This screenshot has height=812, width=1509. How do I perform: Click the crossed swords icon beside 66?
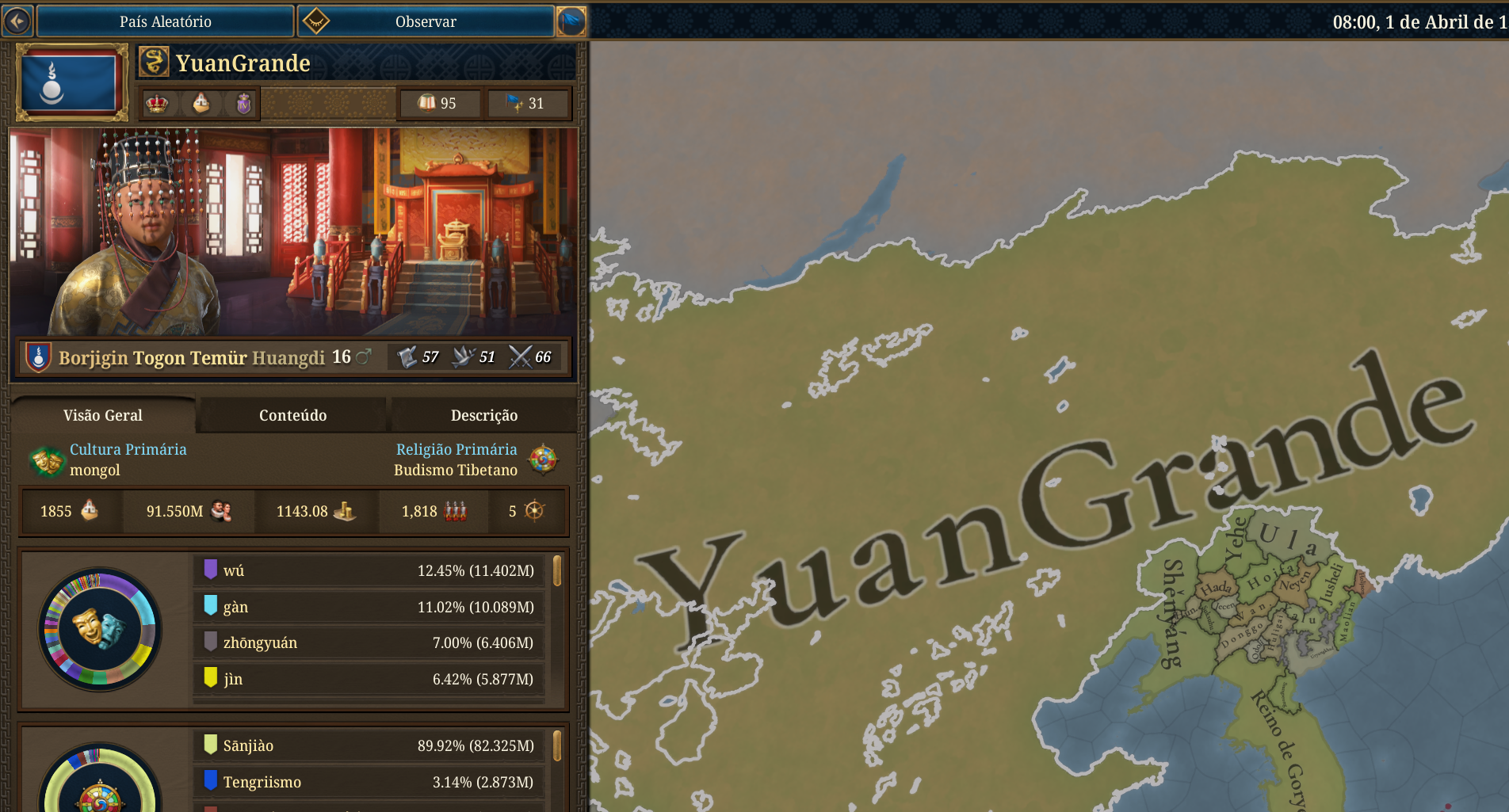(x=520, y=356)
